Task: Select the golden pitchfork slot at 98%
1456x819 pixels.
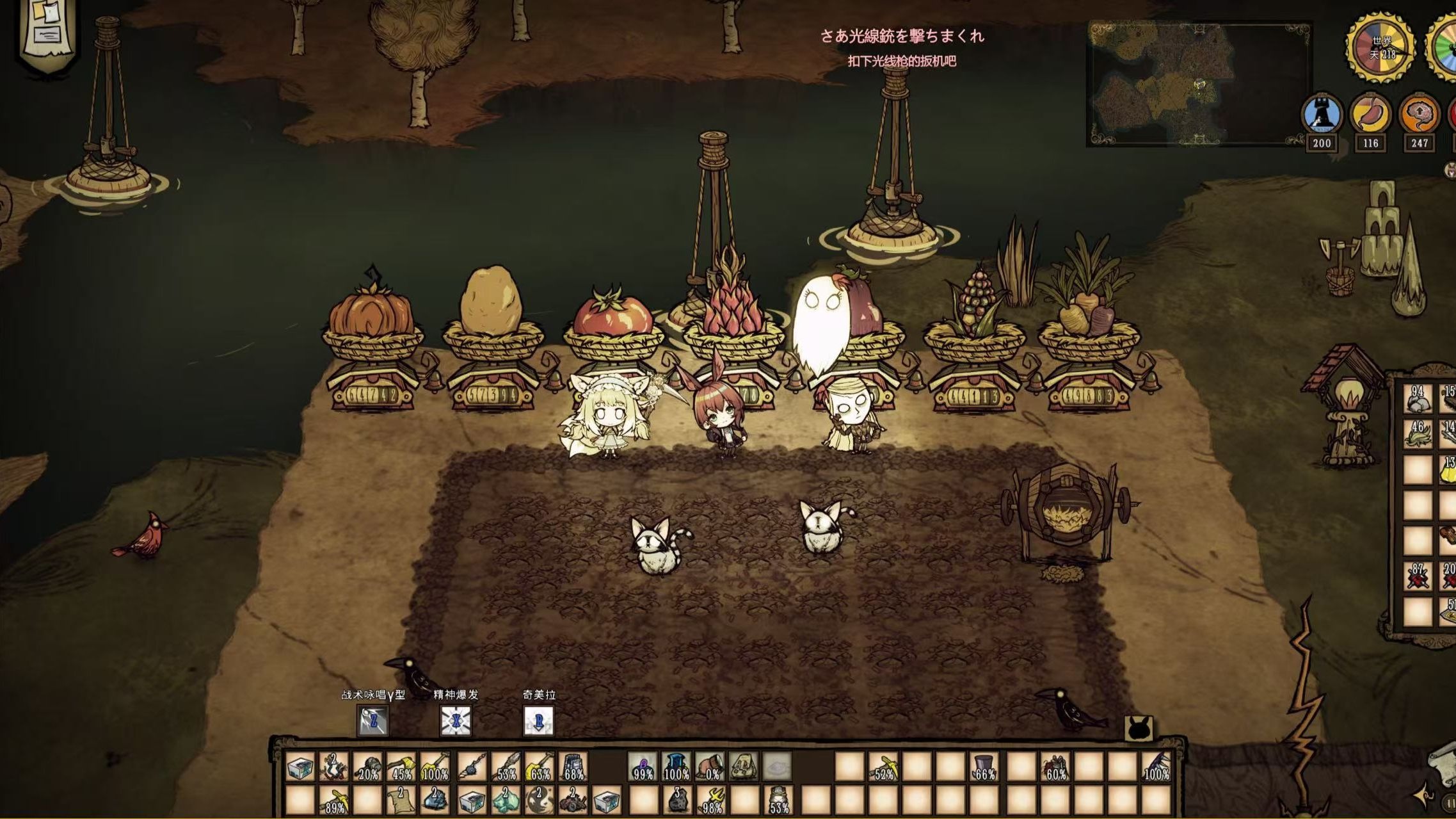Action: coord(710,800)
